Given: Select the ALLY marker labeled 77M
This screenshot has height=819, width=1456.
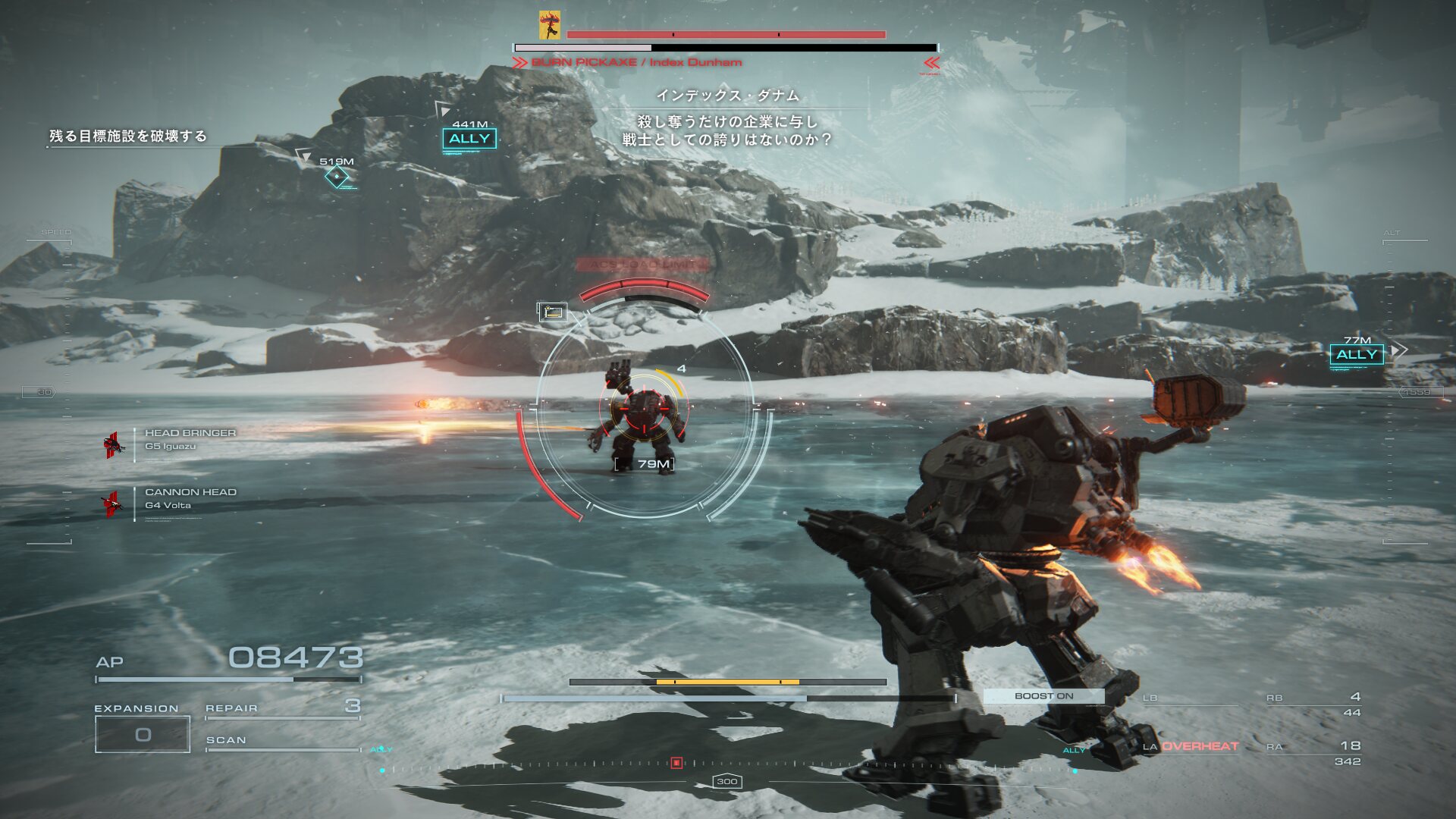Looking at the screenshot, I should [x=1356, y=354].
